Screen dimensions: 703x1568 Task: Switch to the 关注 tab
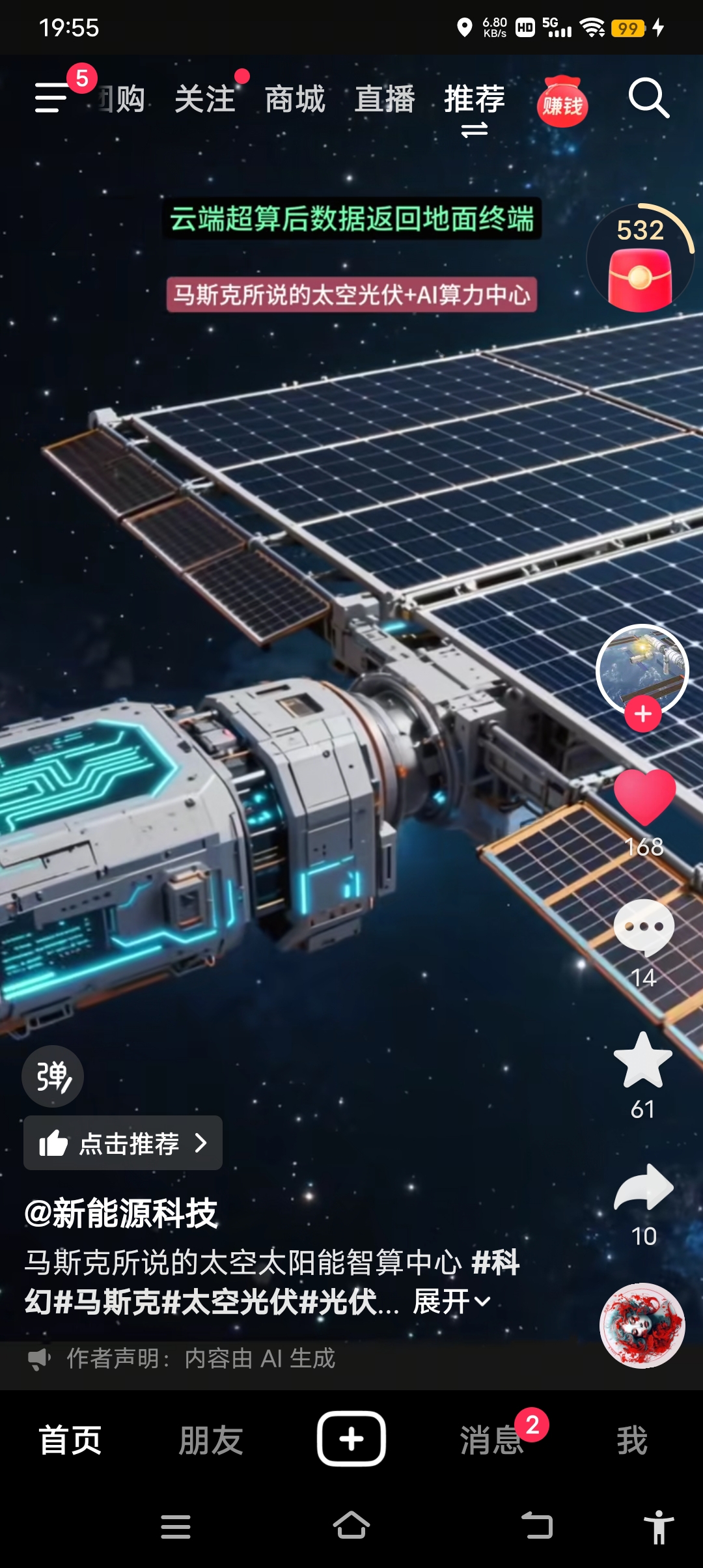point(205,100)
